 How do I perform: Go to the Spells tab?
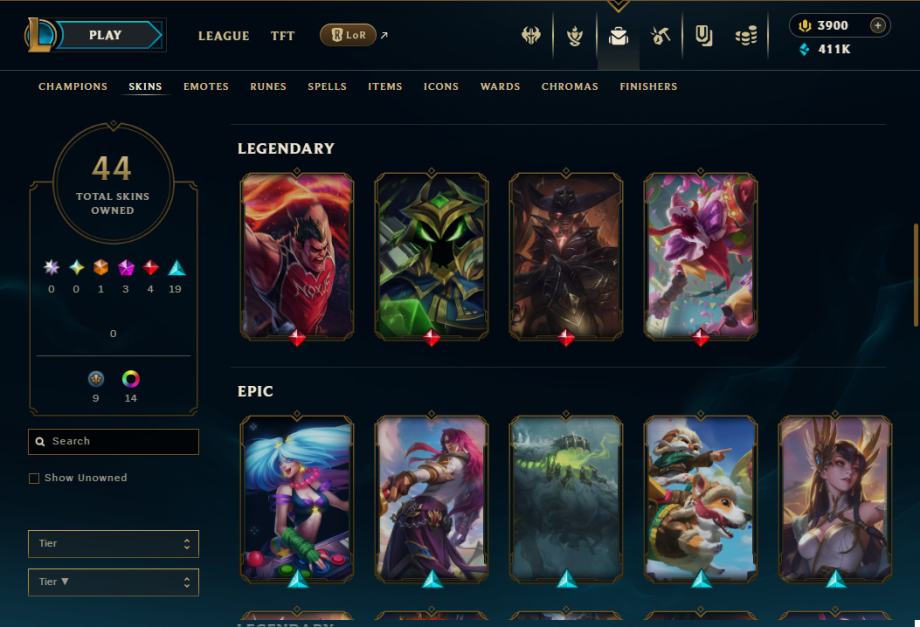pyautogui.click(x=327, y=87)
